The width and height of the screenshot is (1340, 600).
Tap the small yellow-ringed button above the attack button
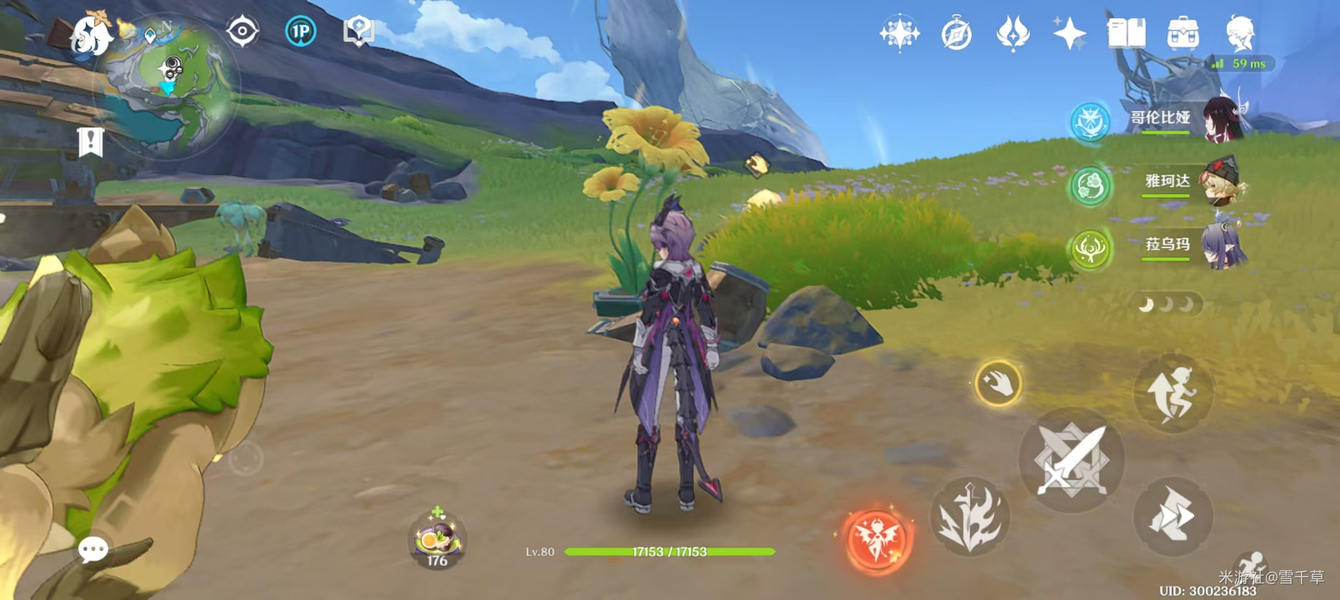998,383
